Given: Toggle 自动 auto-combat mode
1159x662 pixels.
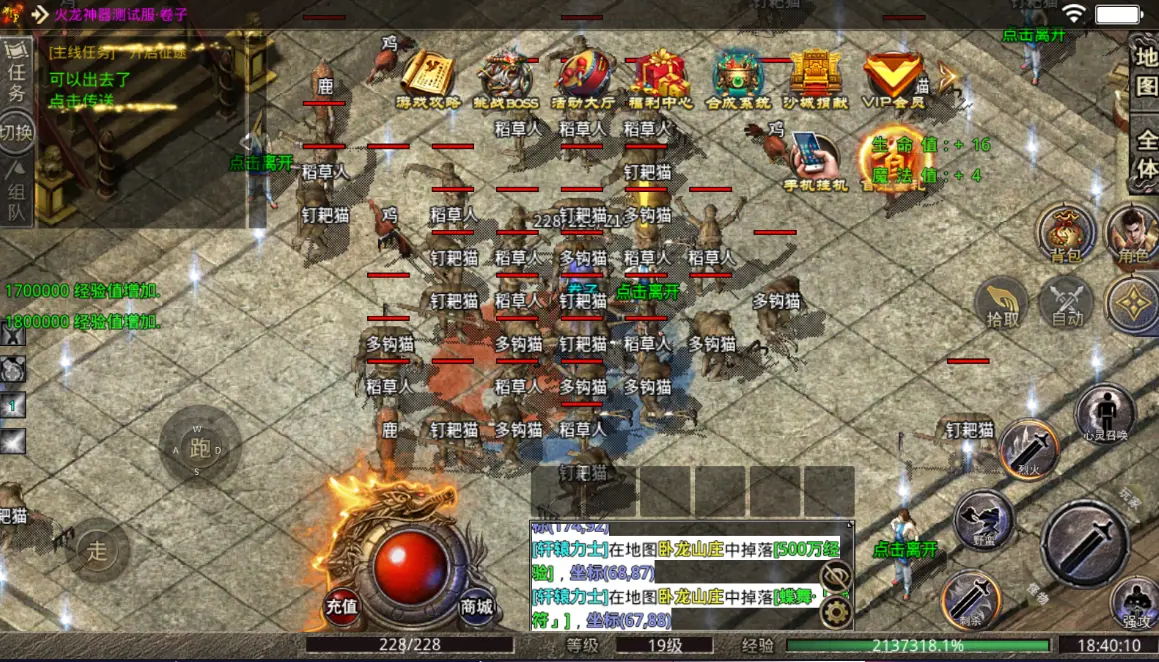Looking at the screenshot, I should (1067, 300).
